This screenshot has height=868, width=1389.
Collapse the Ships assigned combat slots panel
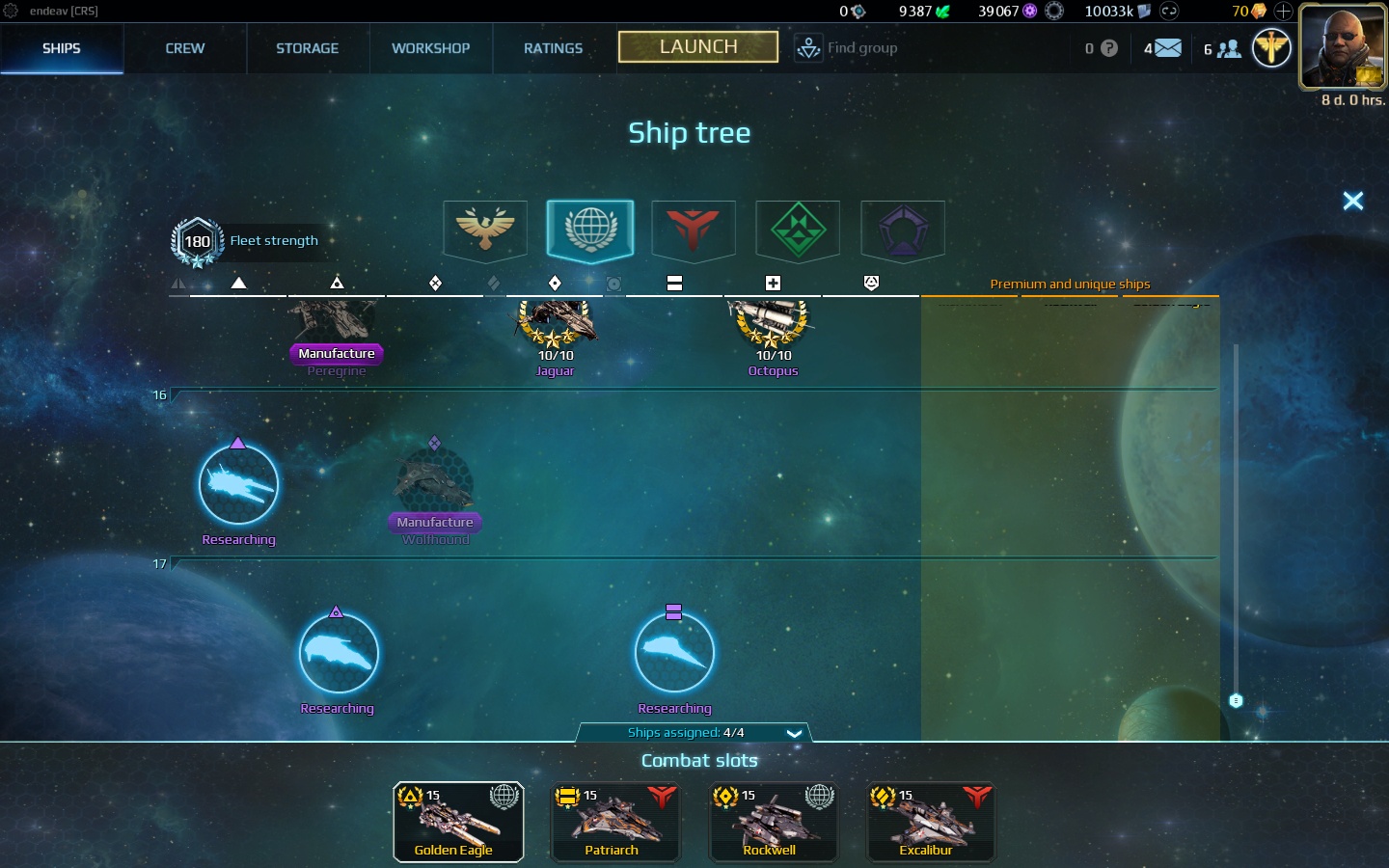pyautogui.click(x=794, y=733)
